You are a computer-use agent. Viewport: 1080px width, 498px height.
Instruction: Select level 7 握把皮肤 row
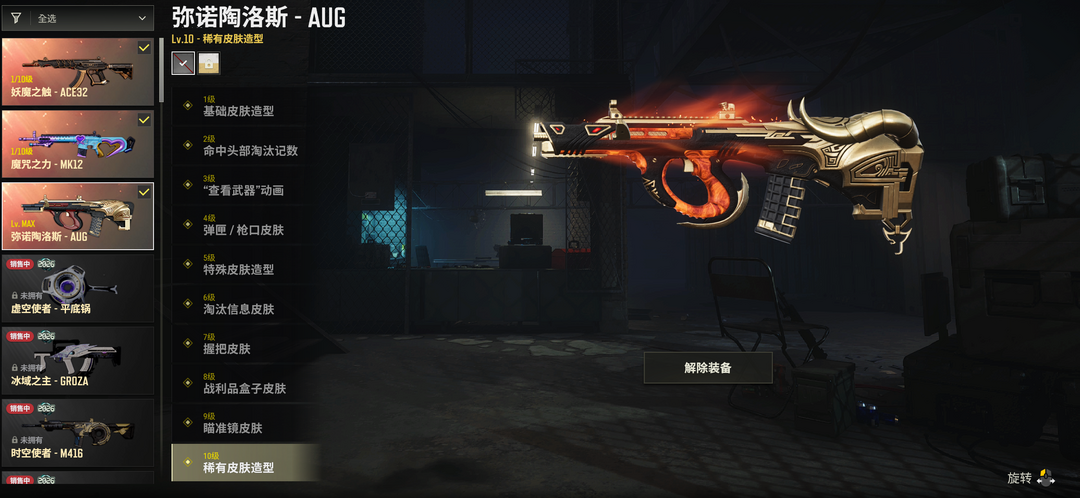[245, 344]
